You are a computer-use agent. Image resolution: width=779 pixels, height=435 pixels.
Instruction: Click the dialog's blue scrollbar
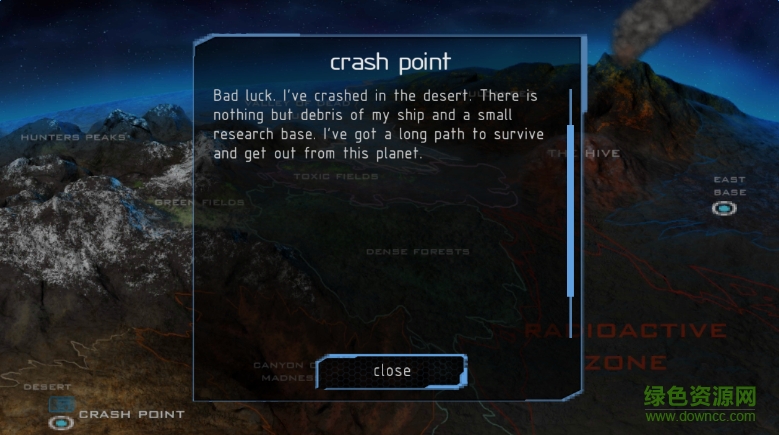[571, 210]
